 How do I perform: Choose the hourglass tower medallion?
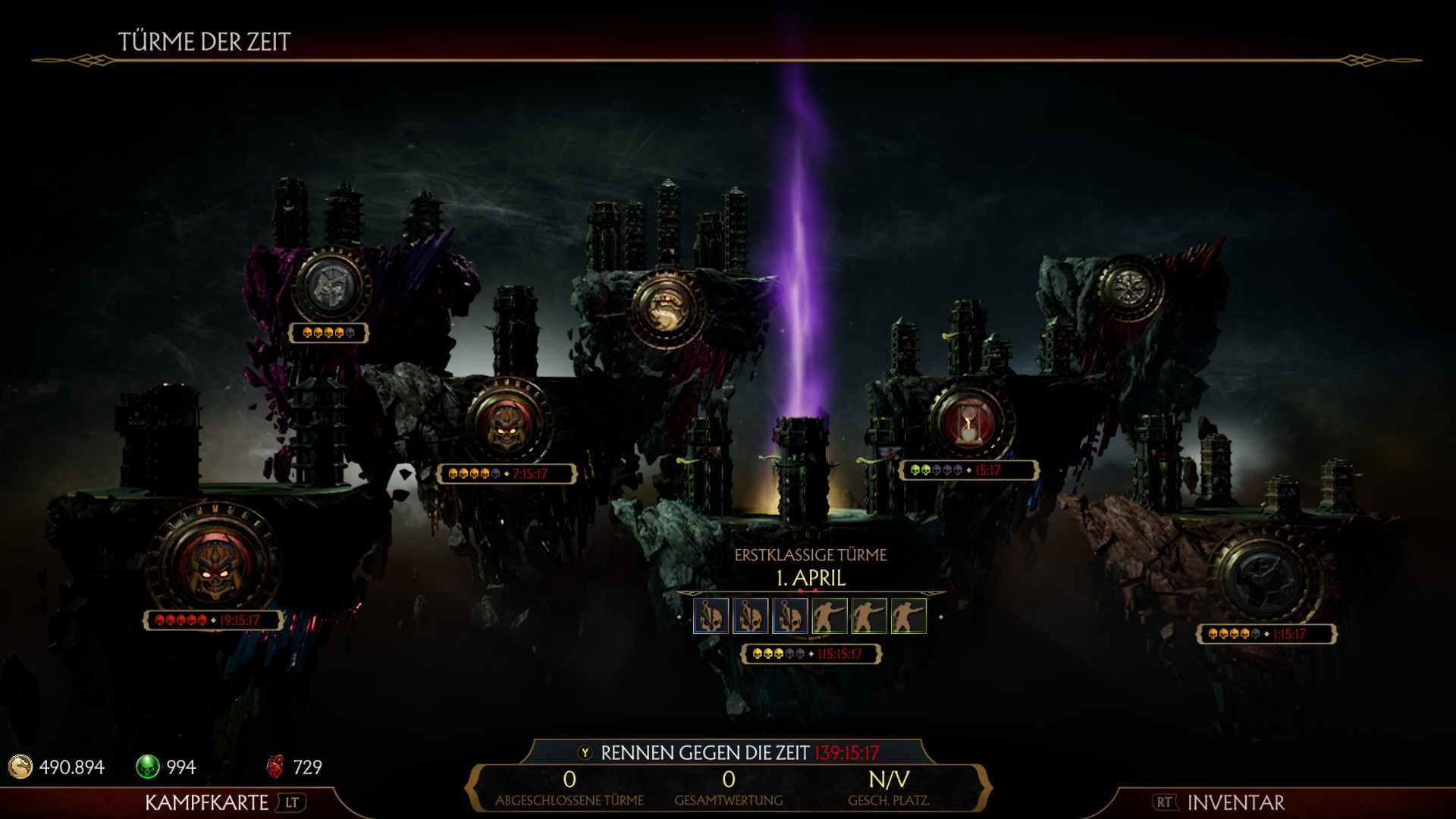click(x=968, y=422)
